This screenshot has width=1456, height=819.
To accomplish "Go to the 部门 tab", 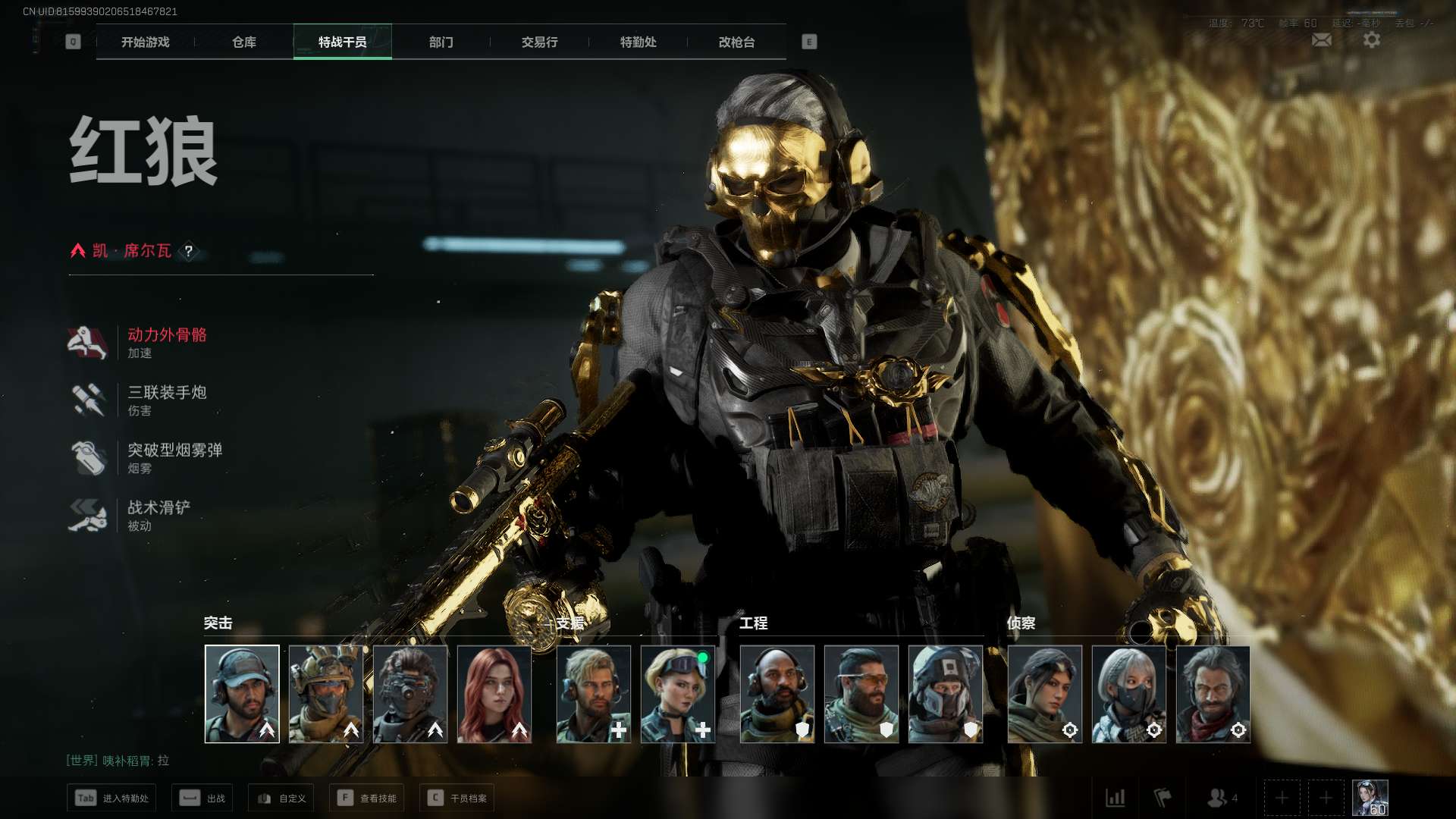I will point(441,42).
